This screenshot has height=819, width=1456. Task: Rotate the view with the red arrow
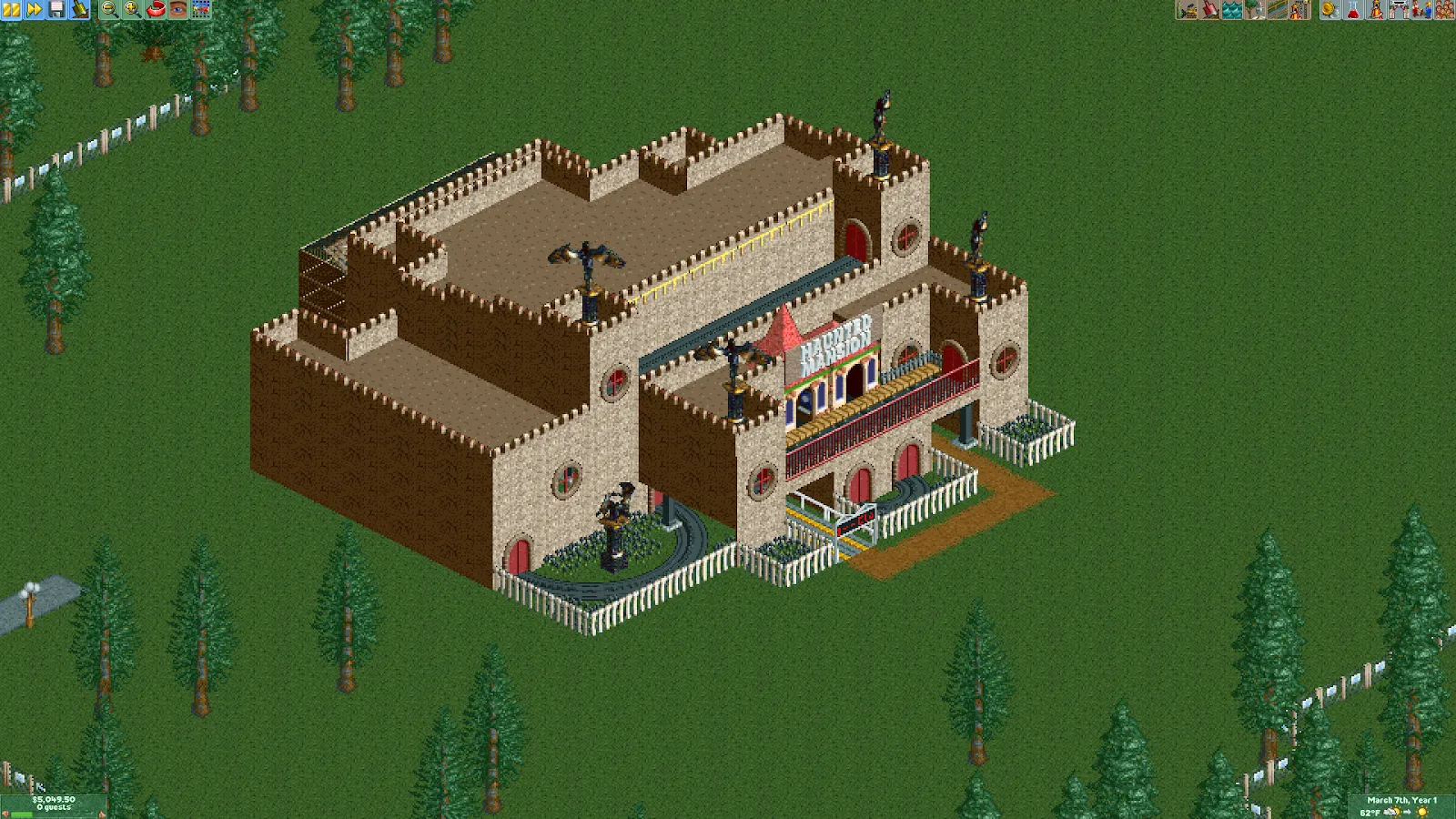click(156, 9)
